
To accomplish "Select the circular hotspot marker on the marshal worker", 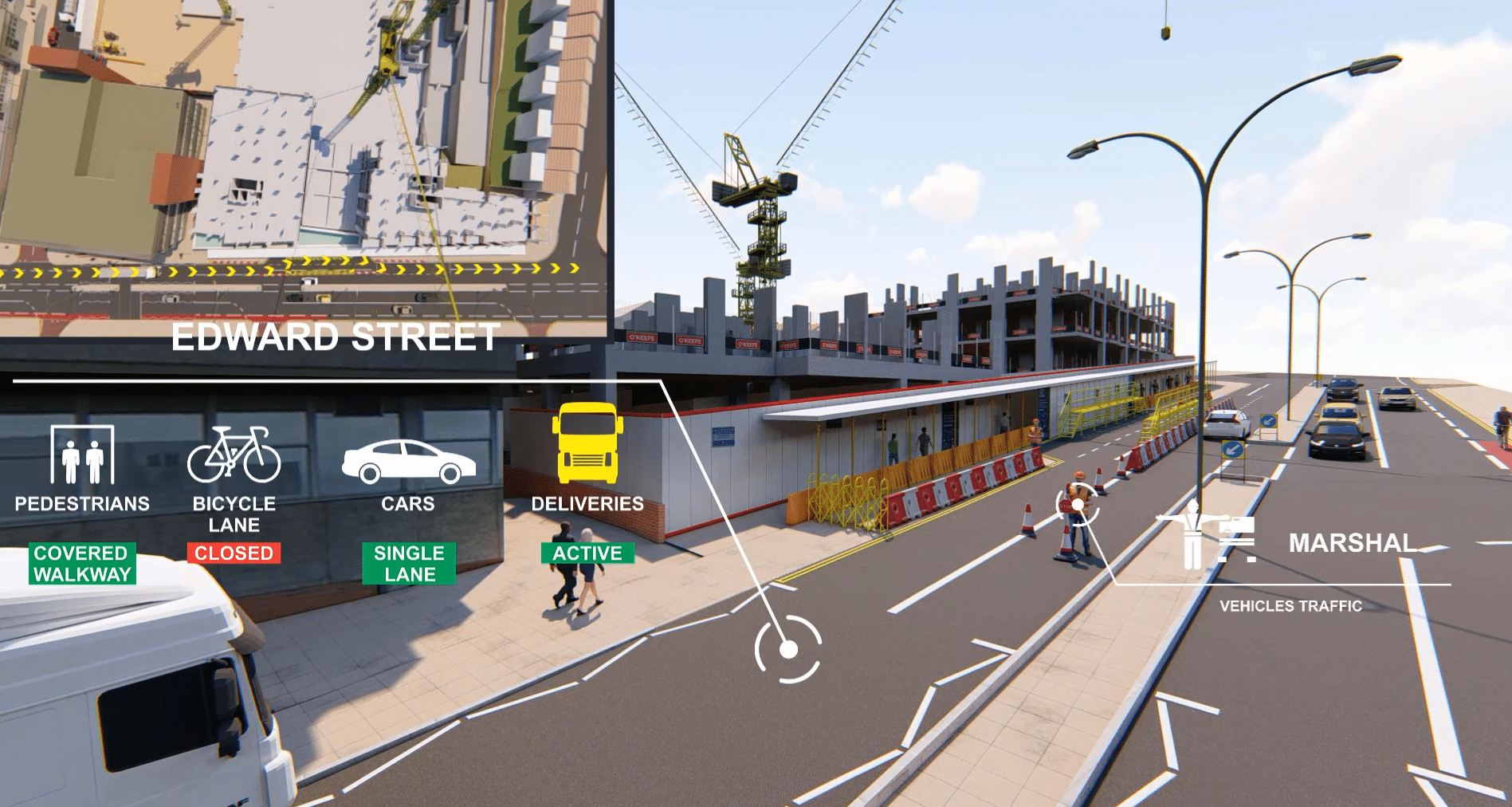I will pyautogui.click(x=1078, y=504).
